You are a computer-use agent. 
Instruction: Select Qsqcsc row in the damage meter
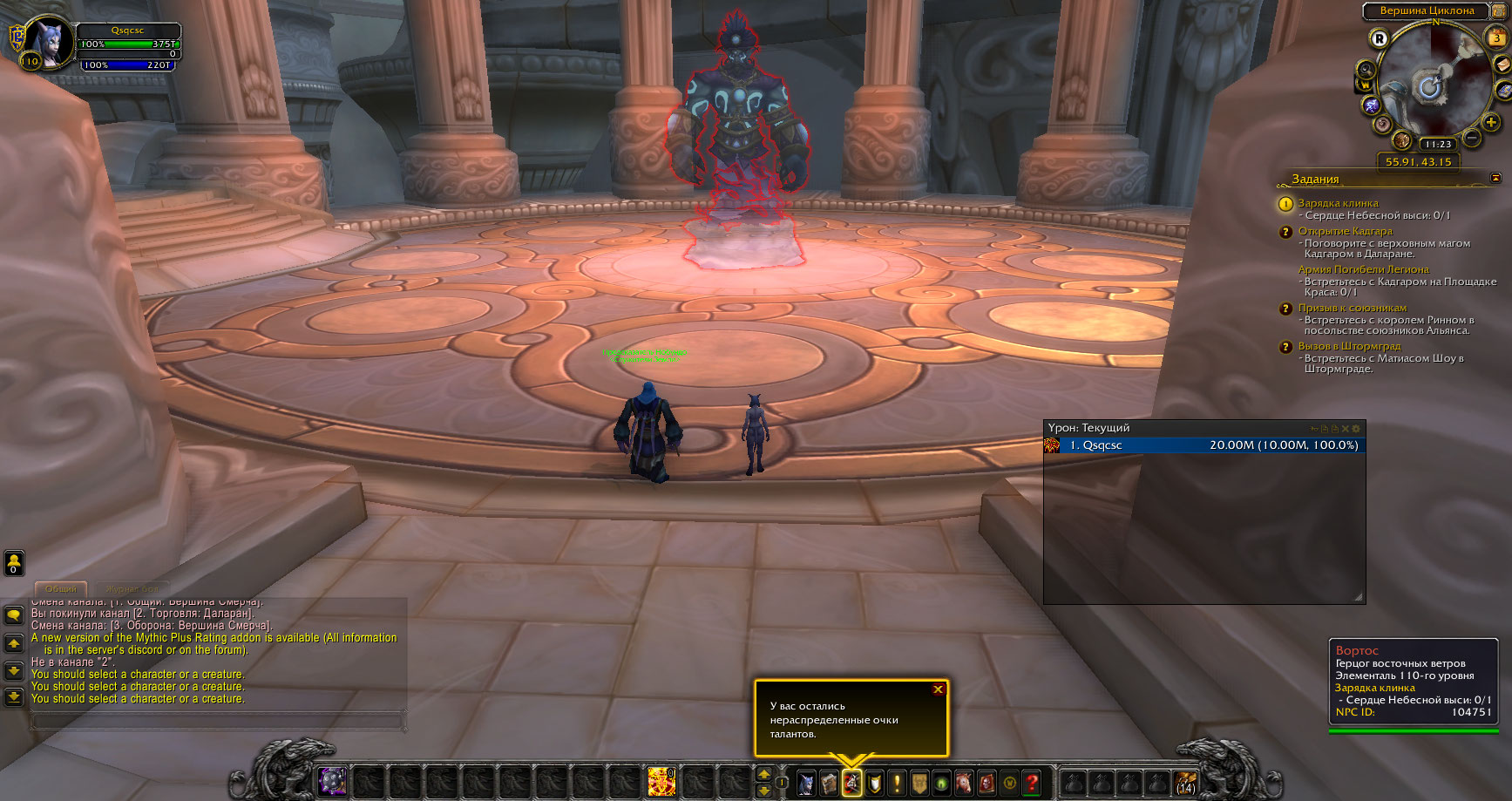tap(1204, 445)
